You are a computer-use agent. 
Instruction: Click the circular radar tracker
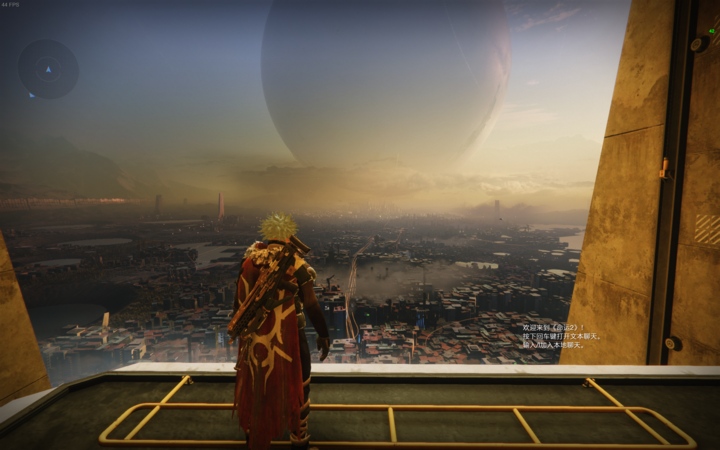[48, 68]
